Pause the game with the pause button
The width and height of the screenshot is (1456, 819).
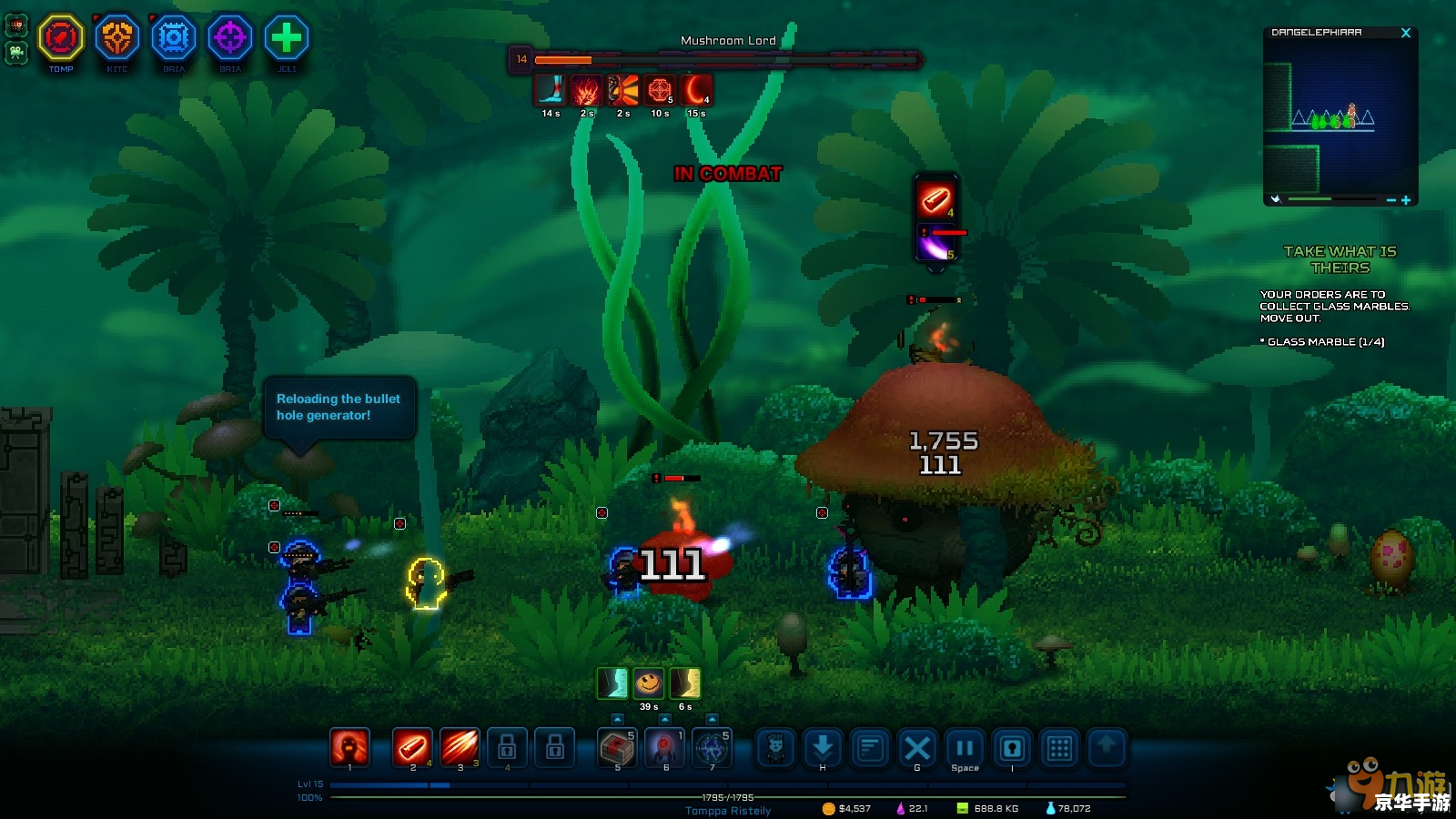point(965,748)
